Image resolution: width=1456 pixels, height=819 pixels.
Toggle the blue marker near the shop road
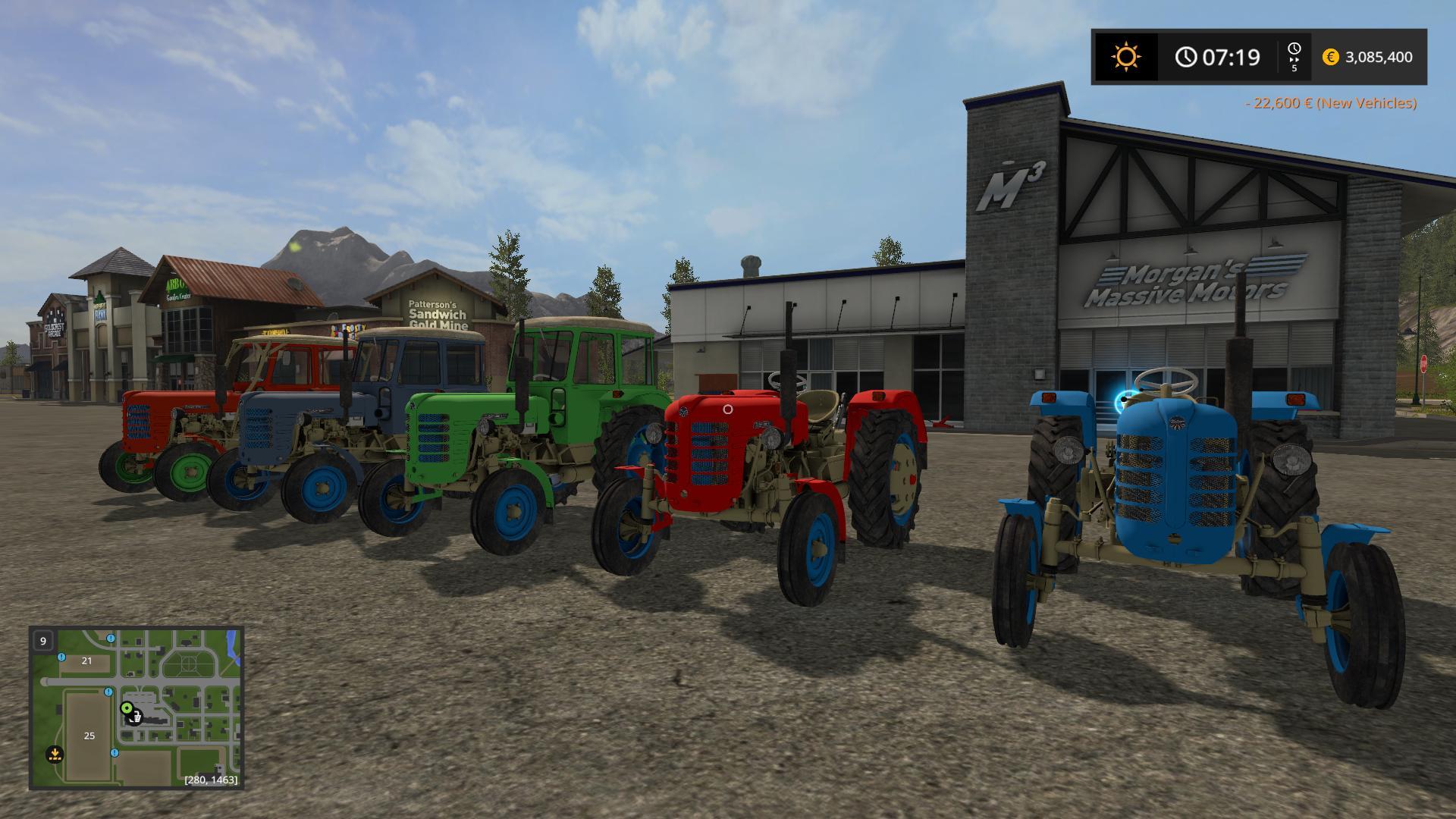click(x=108, y=692)
